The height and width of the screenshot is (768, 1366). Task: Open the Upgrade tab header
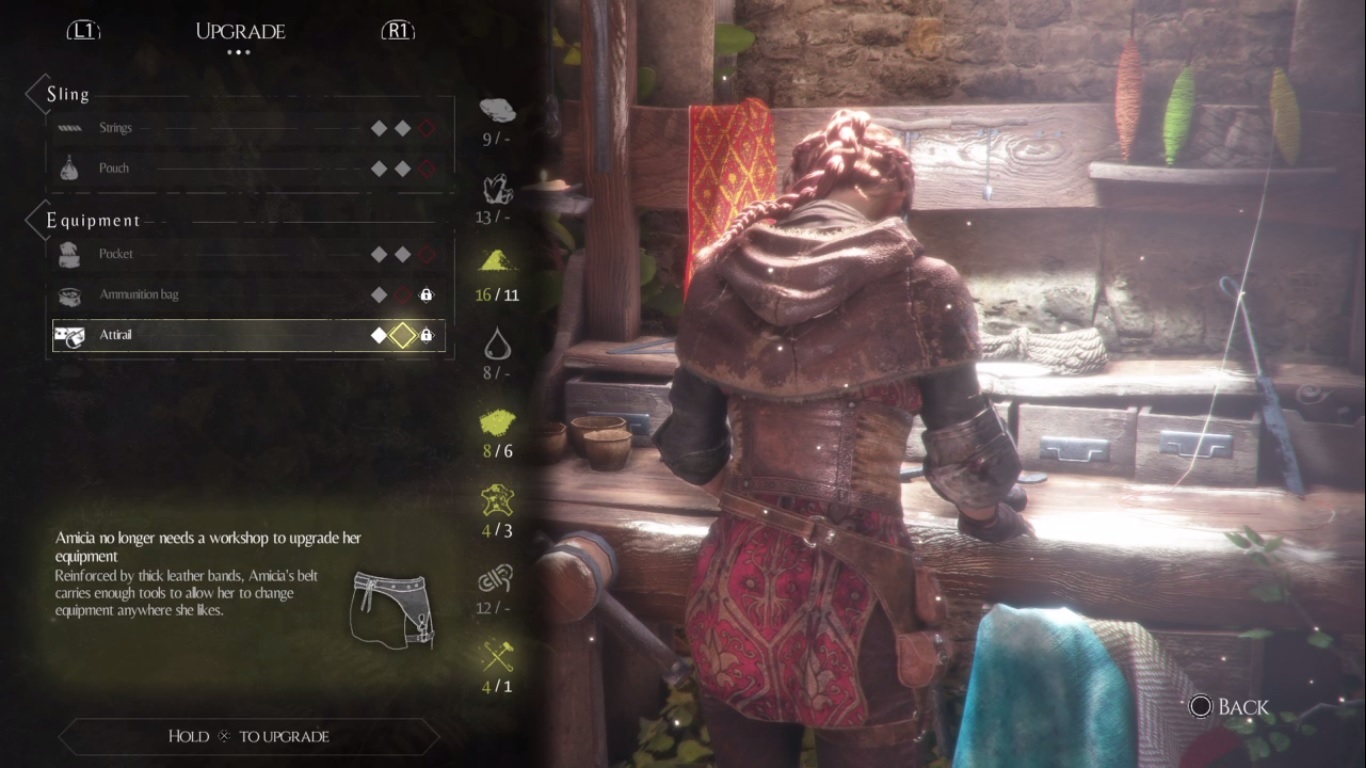pos(240,31)
